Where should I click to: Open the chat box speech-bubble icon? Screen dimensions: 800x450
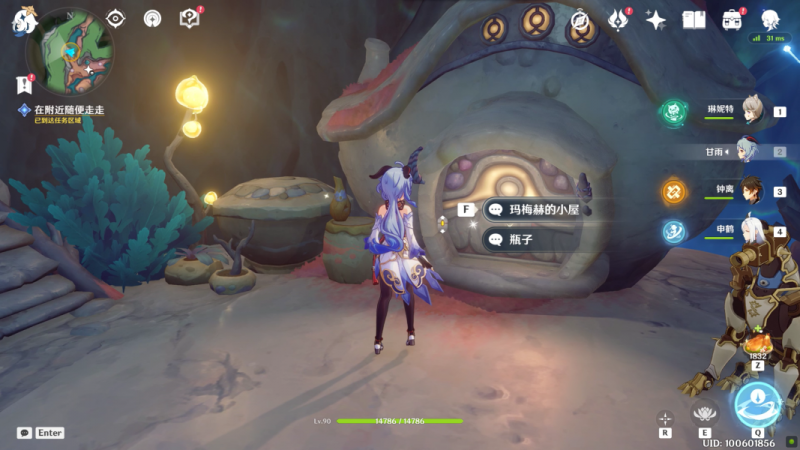pos(24,433)
